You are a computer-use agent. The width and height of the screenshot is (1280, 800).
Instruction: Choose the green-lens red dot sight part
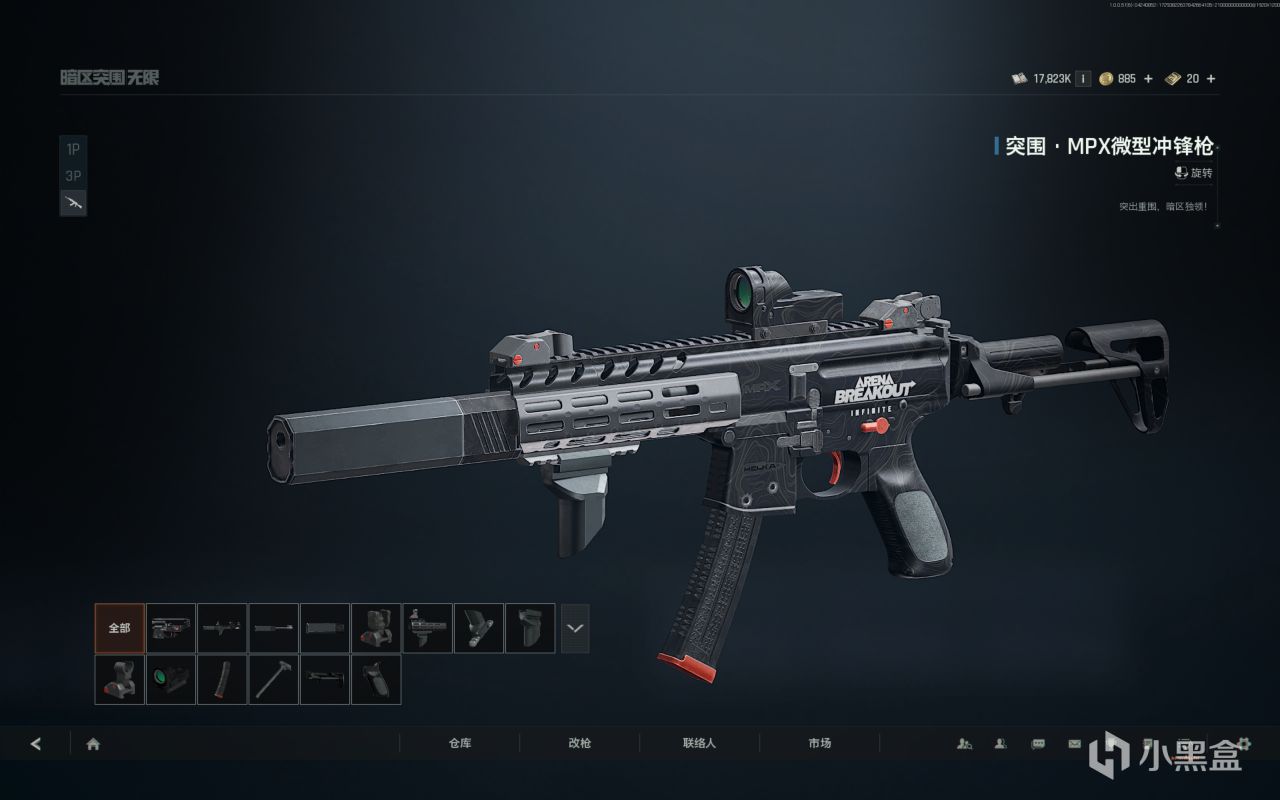pos(171,680)
